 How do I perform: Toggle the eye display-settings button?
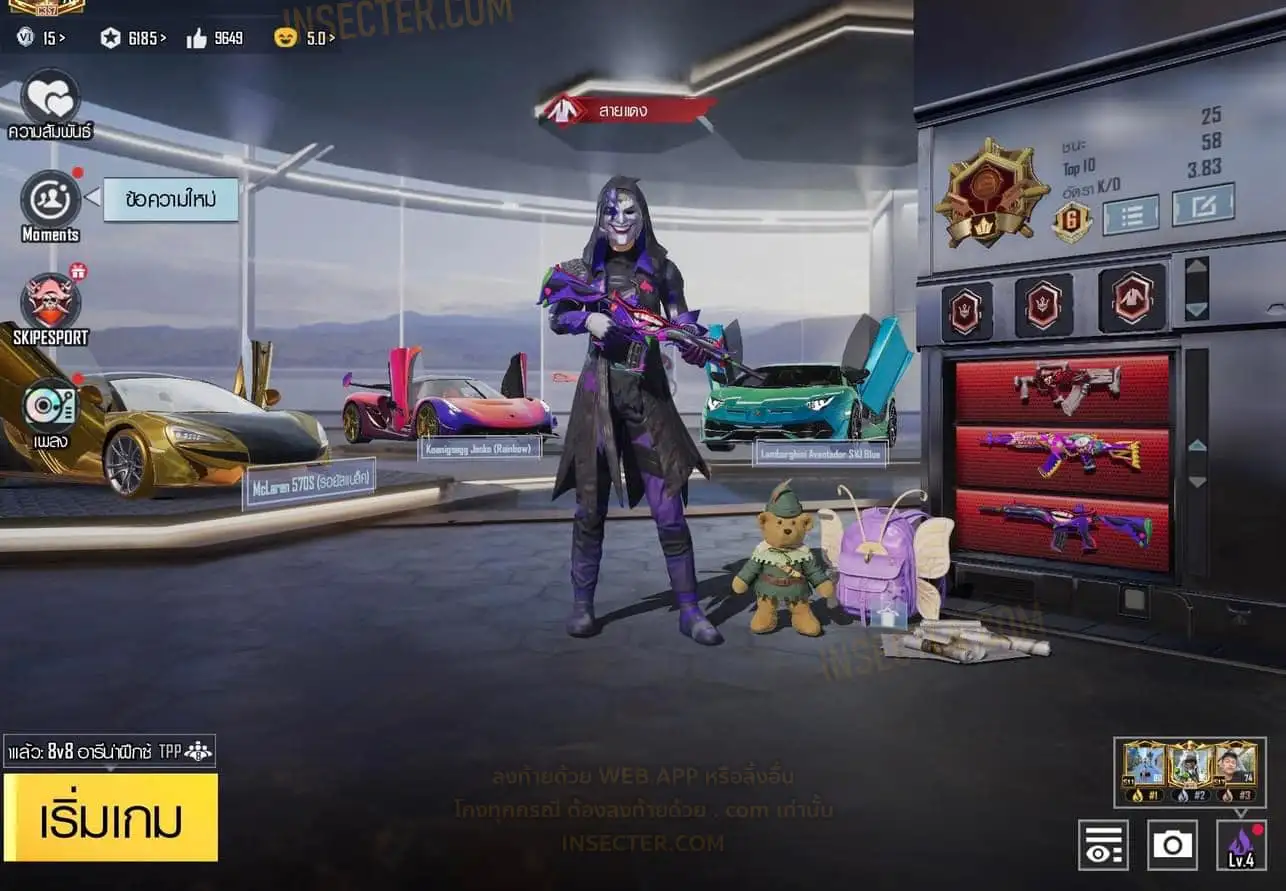point(1103,845)
